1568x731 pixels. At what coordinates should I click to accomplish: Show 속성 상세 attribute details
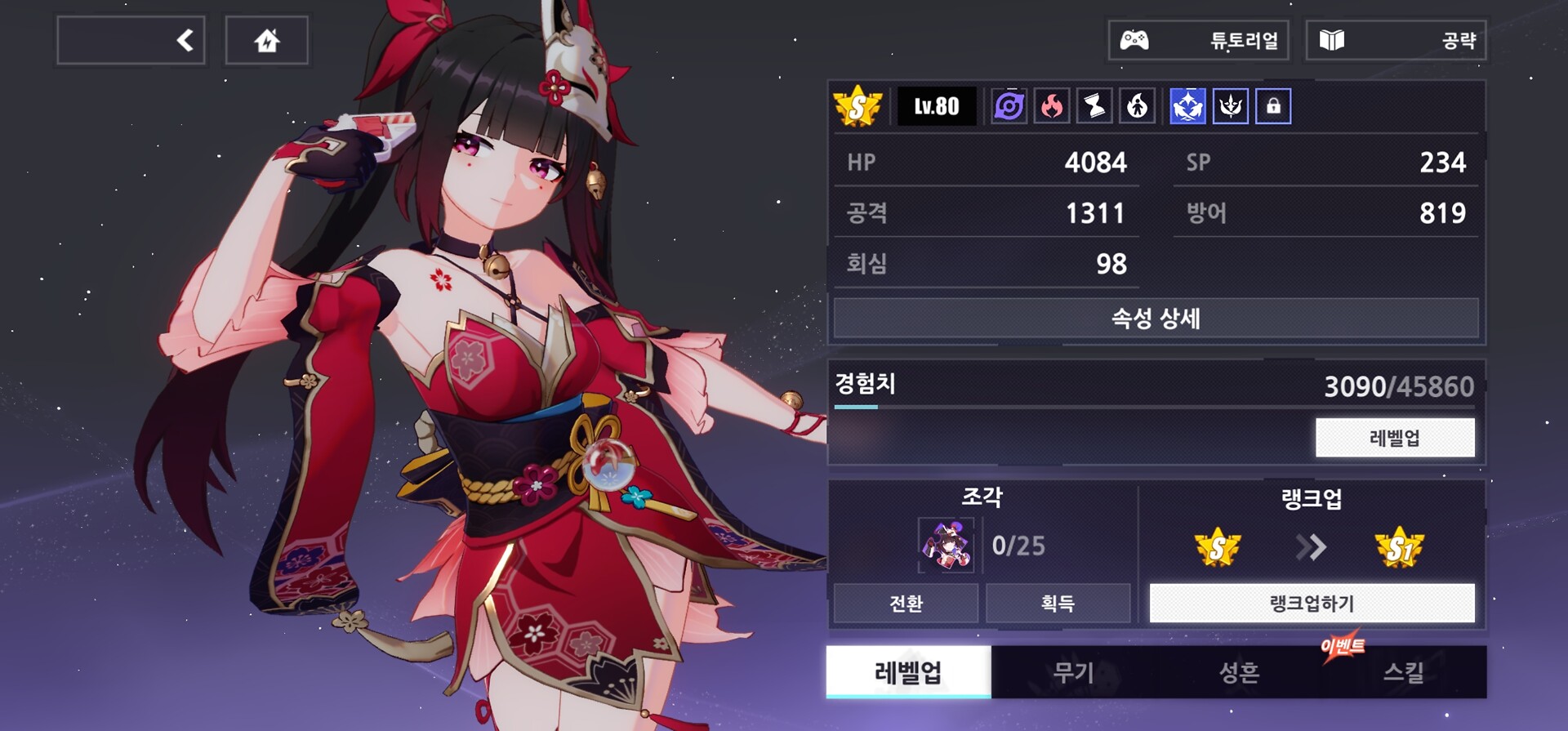click(x=1156, y=319)
